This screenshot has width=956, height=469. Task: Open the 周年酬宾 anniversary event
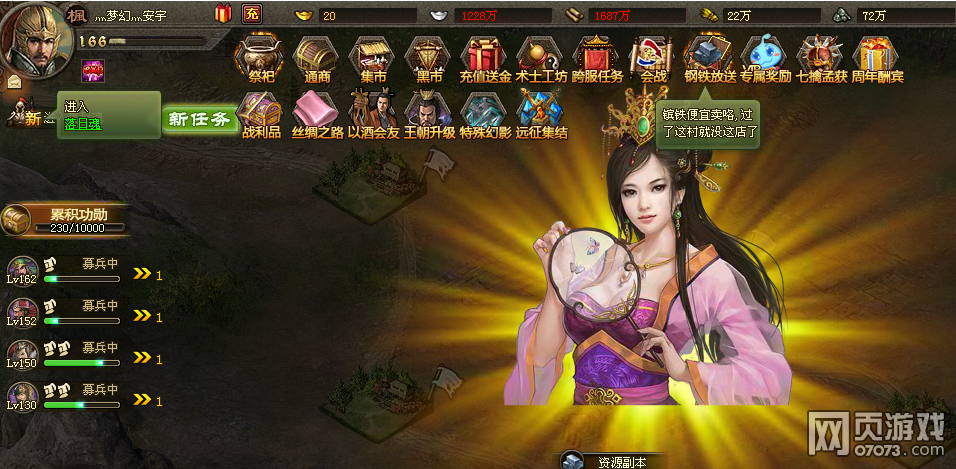point(877,57)
